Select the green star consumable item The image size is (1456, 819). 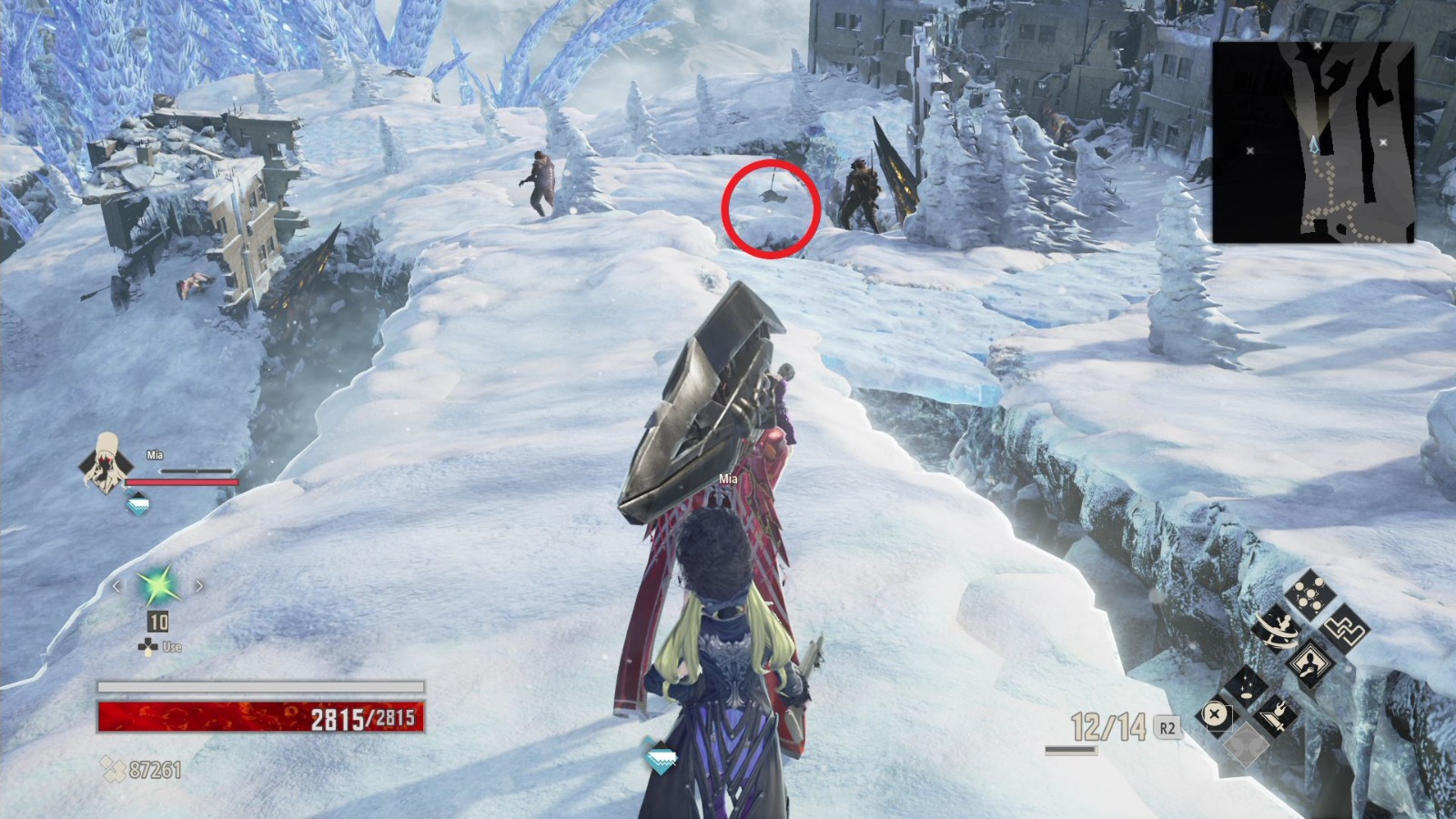click(x=157, y=584)
